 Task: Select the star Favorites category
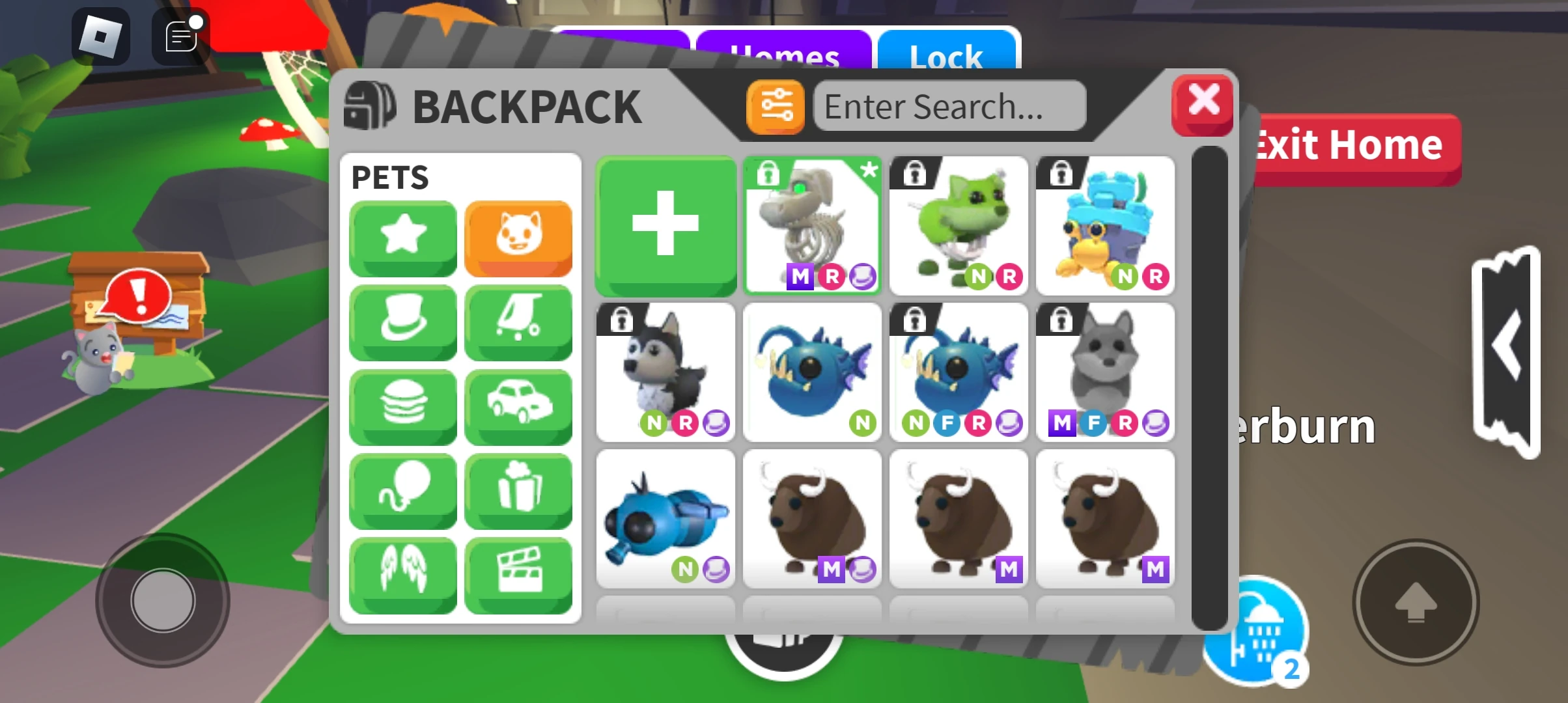coord(402,238)
